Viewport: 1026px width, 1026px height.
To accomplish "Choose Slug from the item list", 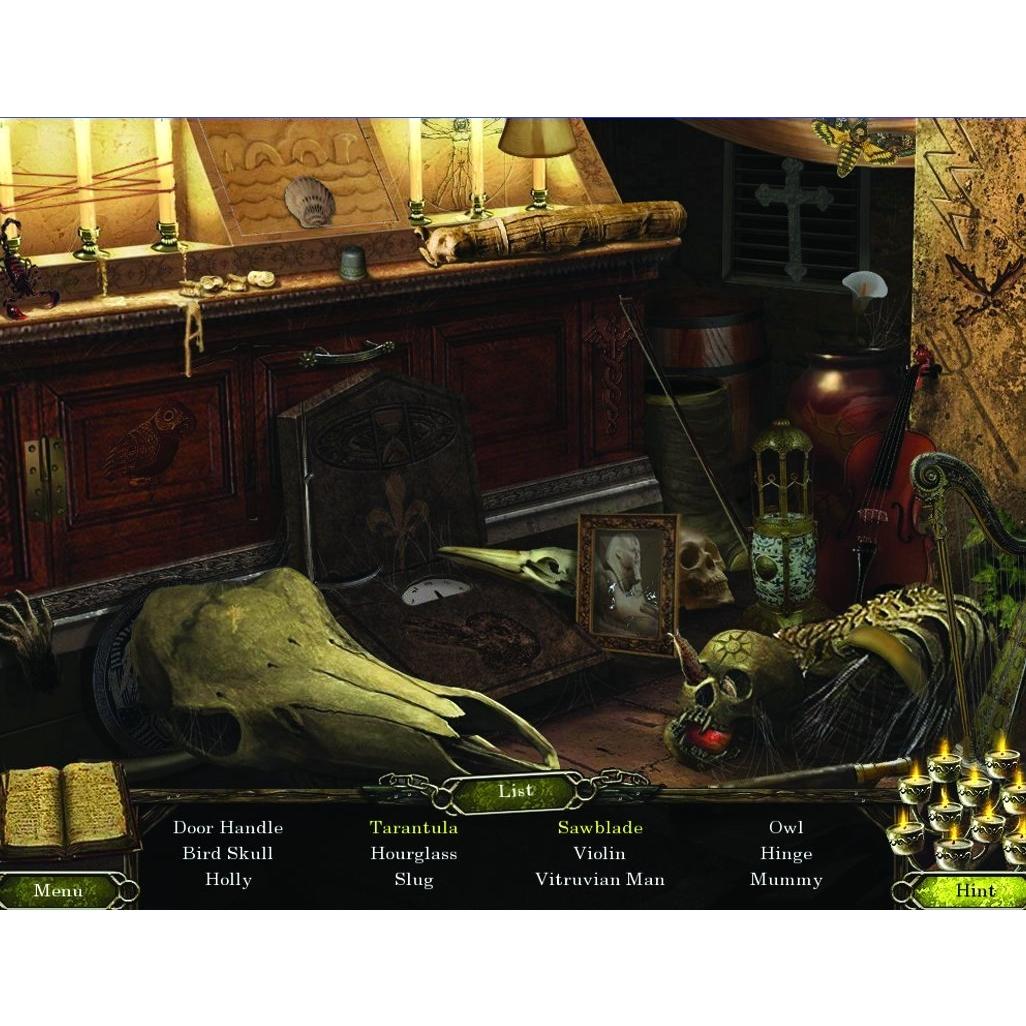I will (x=414, y=880).
